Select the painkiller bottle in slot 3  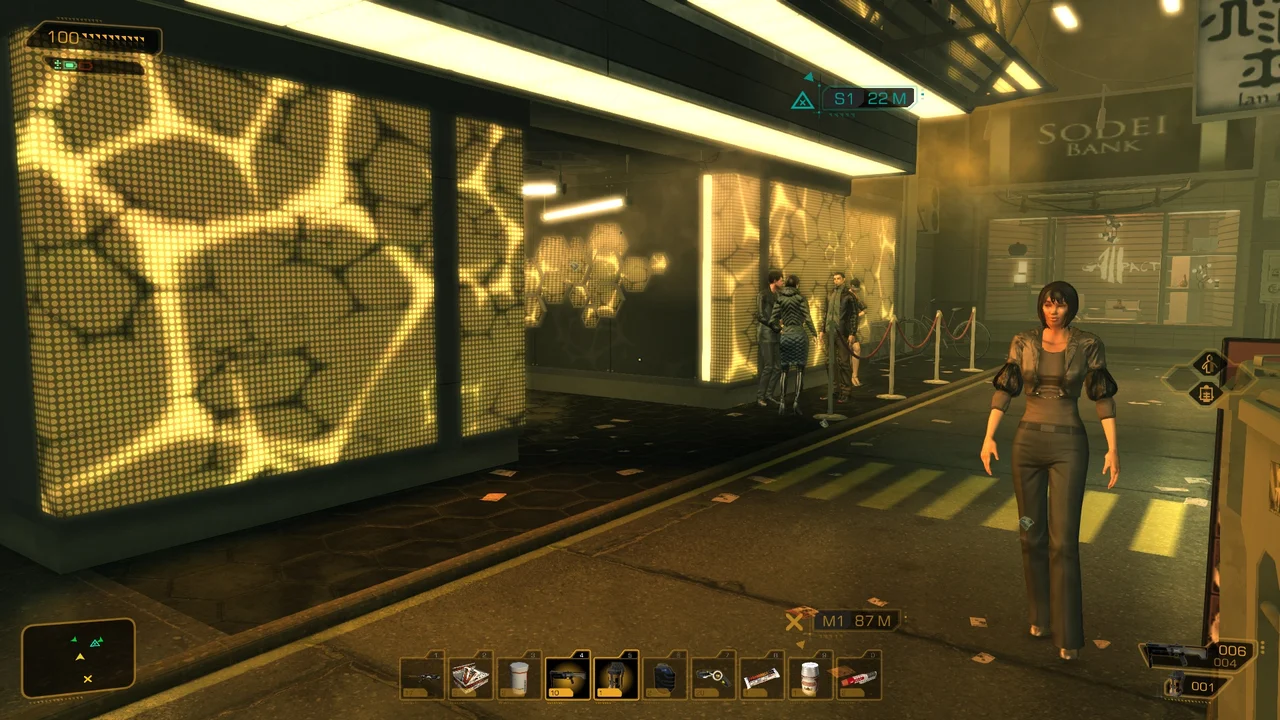[x=517, y=676]
